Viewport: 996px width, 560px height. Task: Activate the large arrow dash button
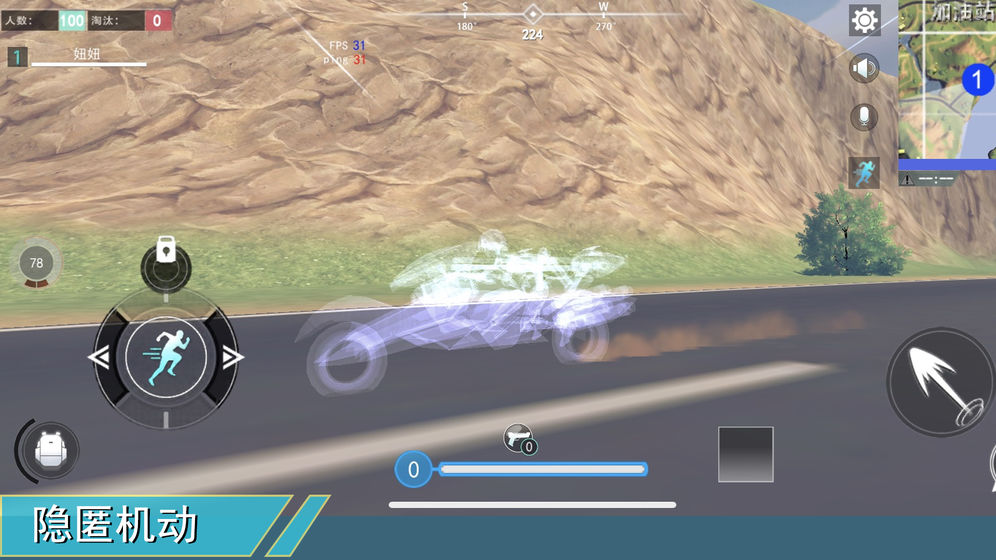[x=938, y=381]
